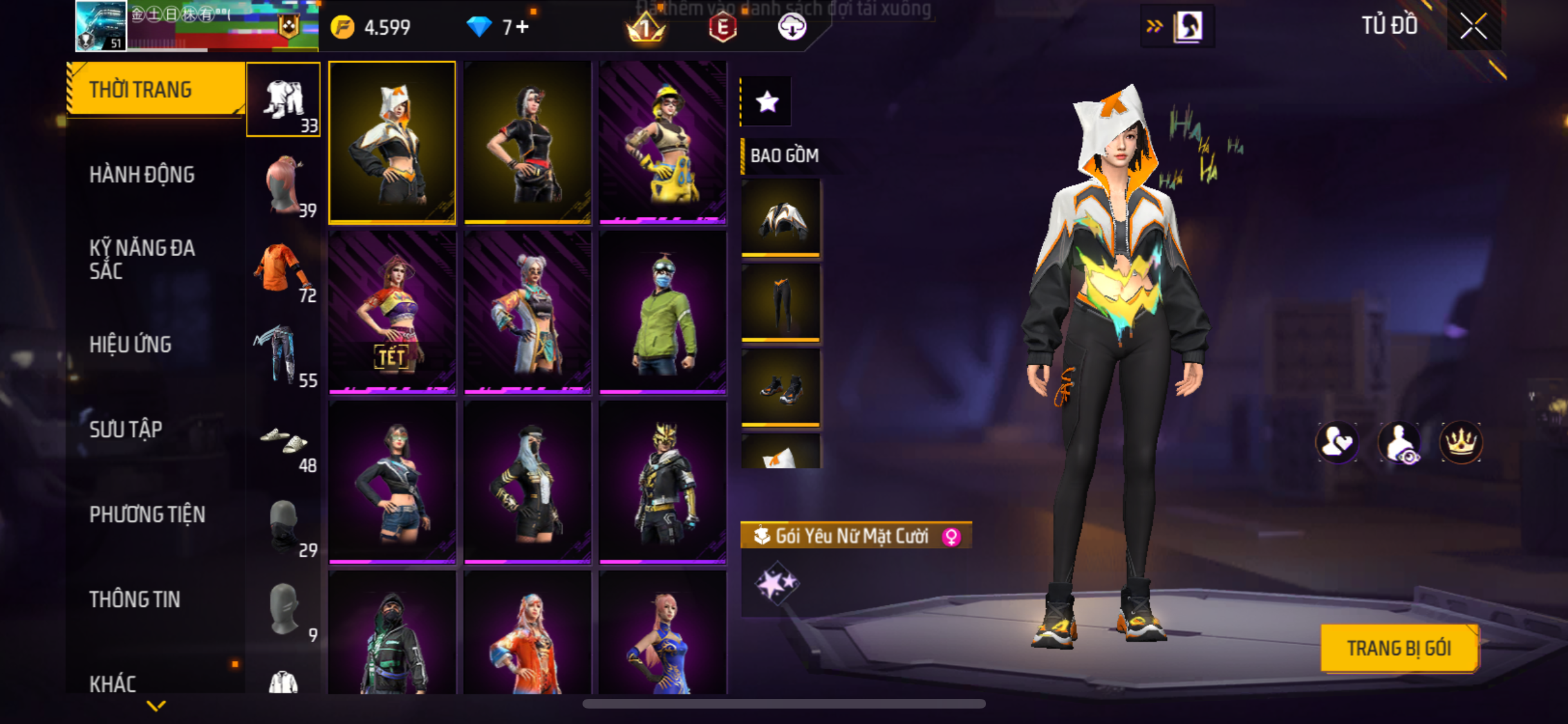
Task: Choose the yellow hard hat outfit bundle
Action: click(662, 142)
